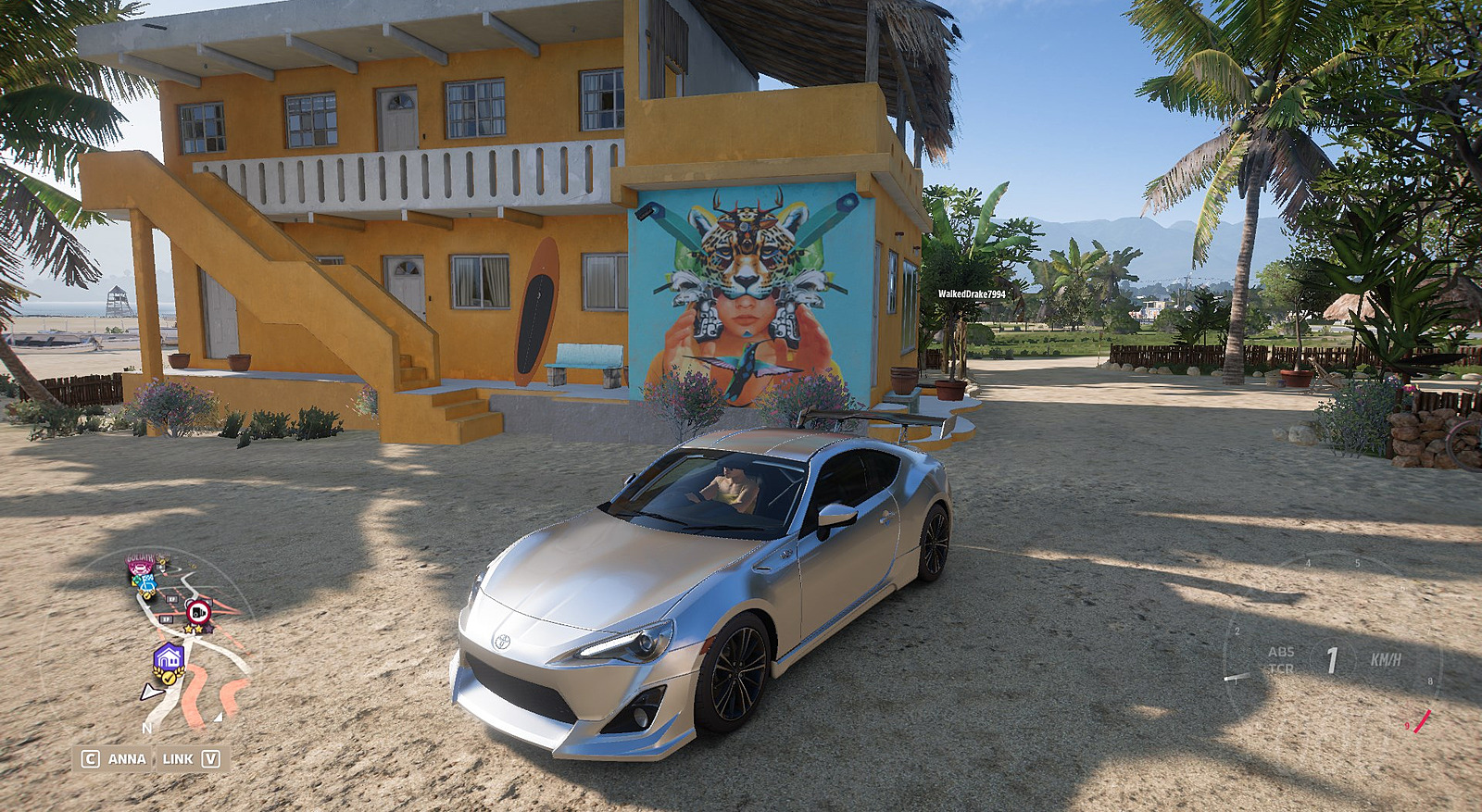1482x812 pixels.
Task: Select the LINK option in the bottom bar
Action: 177,758
